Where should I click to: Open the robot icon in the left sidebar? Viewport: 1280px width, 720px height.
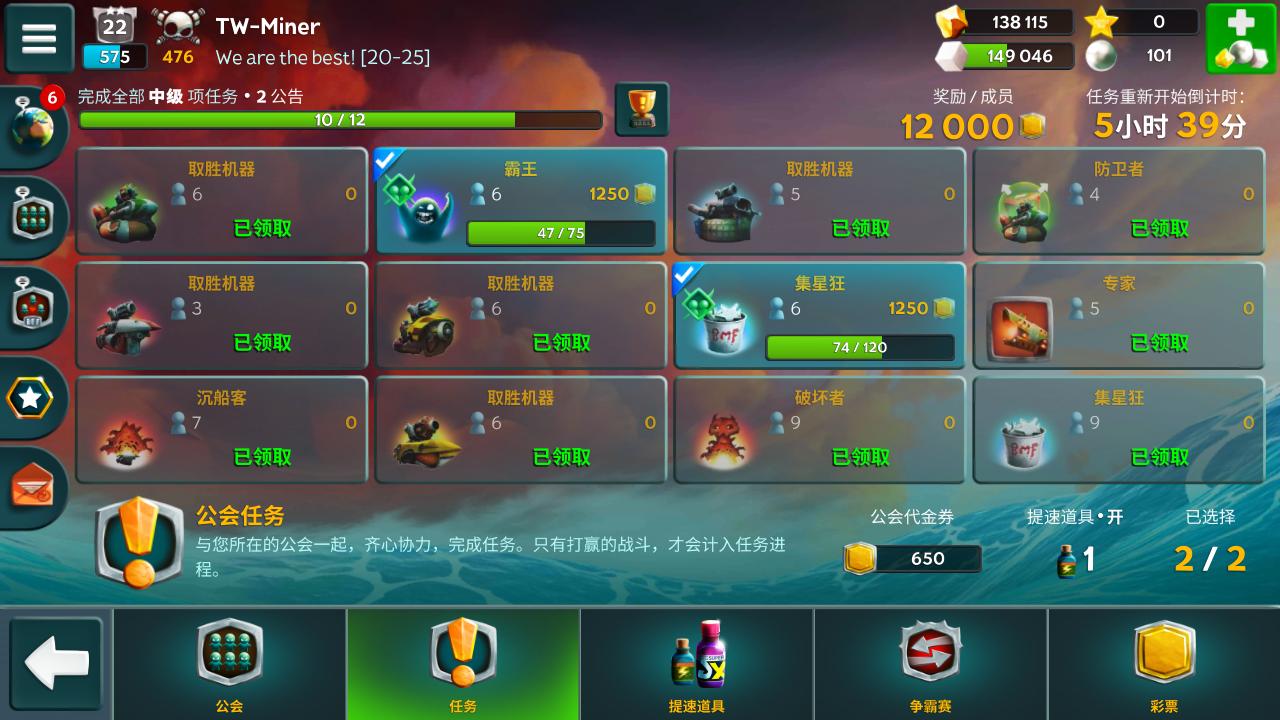point(30,307)
